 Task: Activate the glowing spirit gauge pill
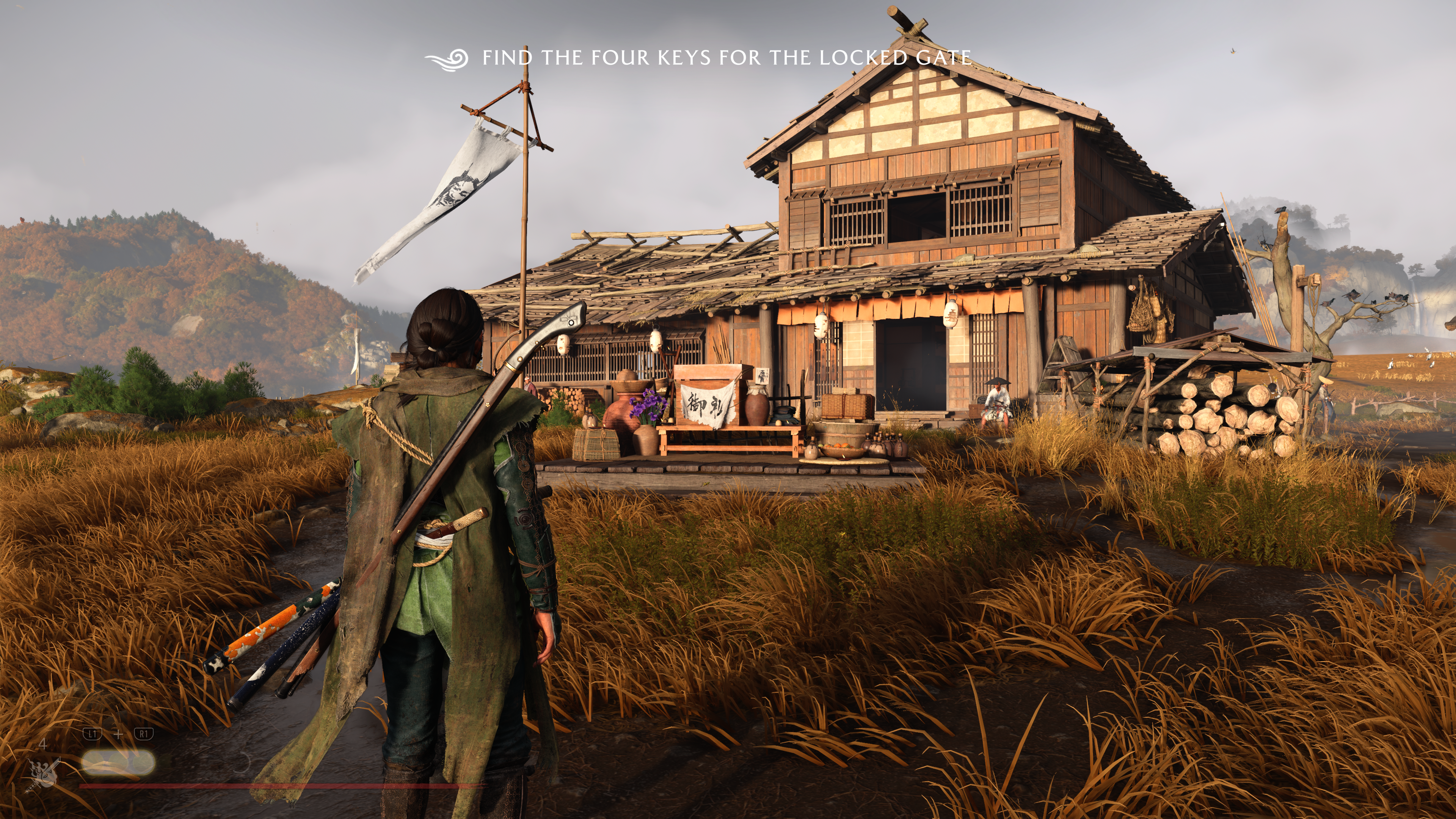click(x=118, y=763)
